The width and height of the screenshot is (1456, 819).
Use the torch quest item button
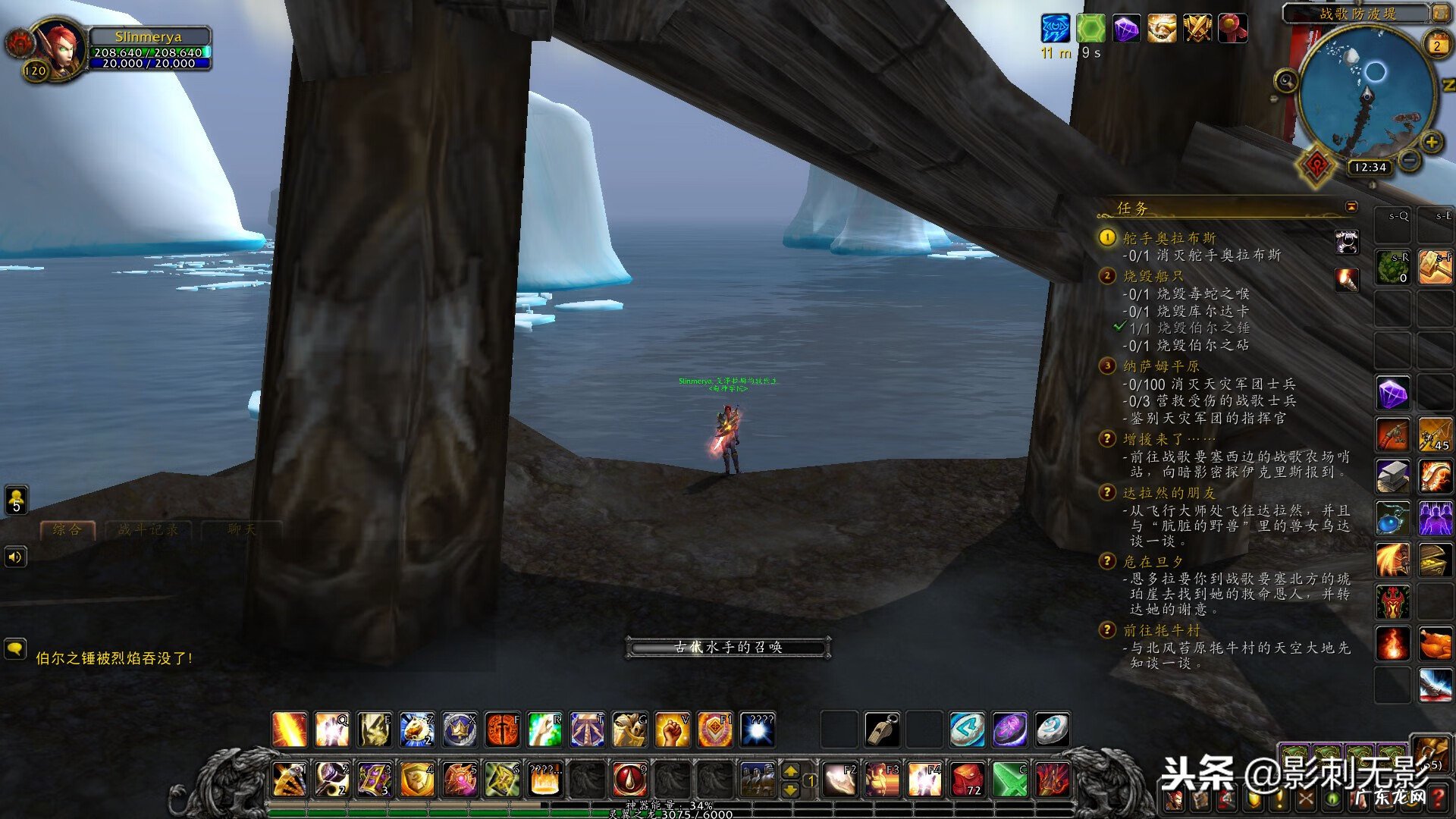[x=1347, y=279]
